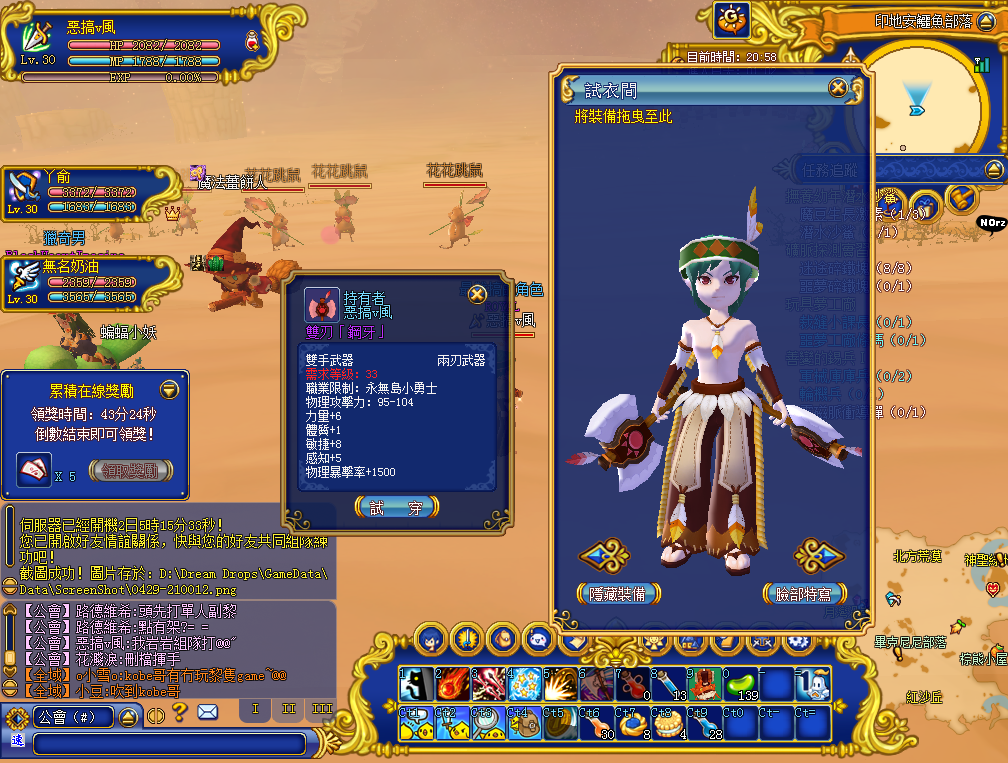Switch to hotbar page II tab
Viewport: 1008px width, 763px height.
(289, 709)
